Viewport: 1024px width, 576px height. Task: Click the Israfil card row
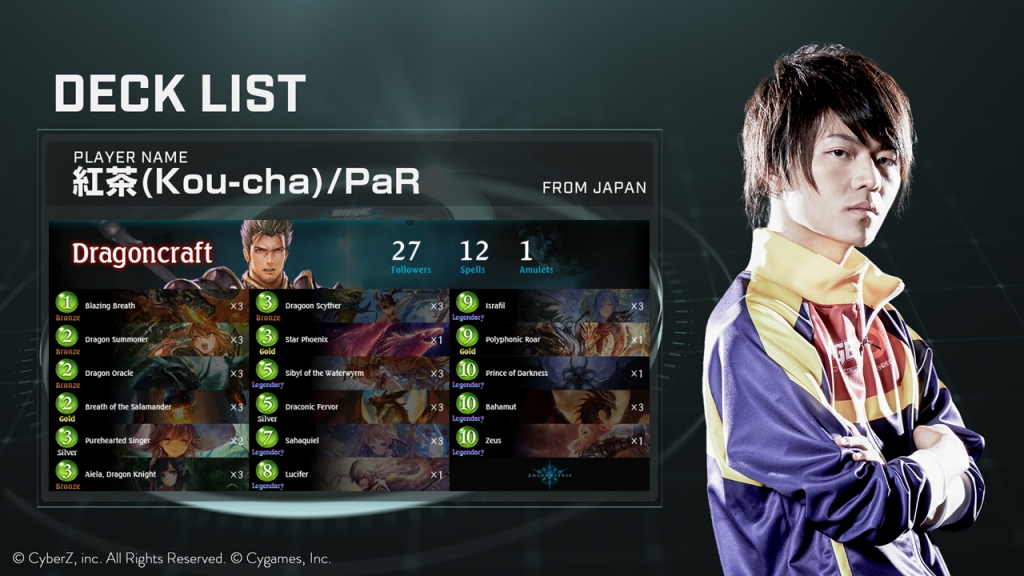click(x=550, y=306)
